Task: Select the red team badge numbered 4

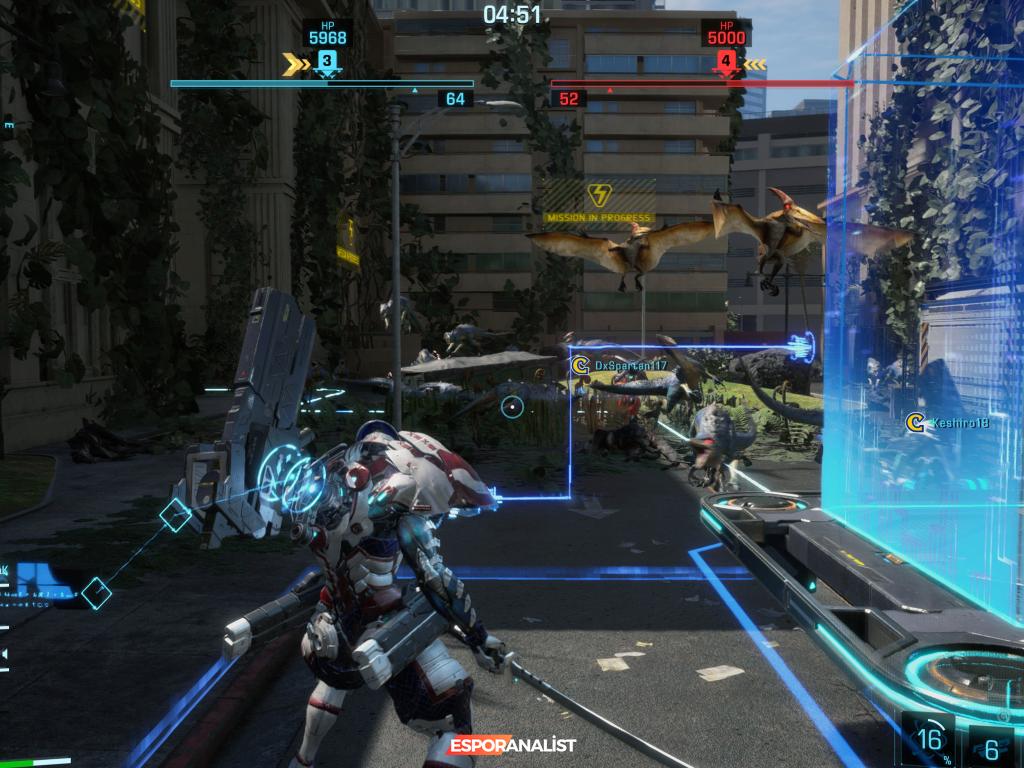Action: point(726,63)
